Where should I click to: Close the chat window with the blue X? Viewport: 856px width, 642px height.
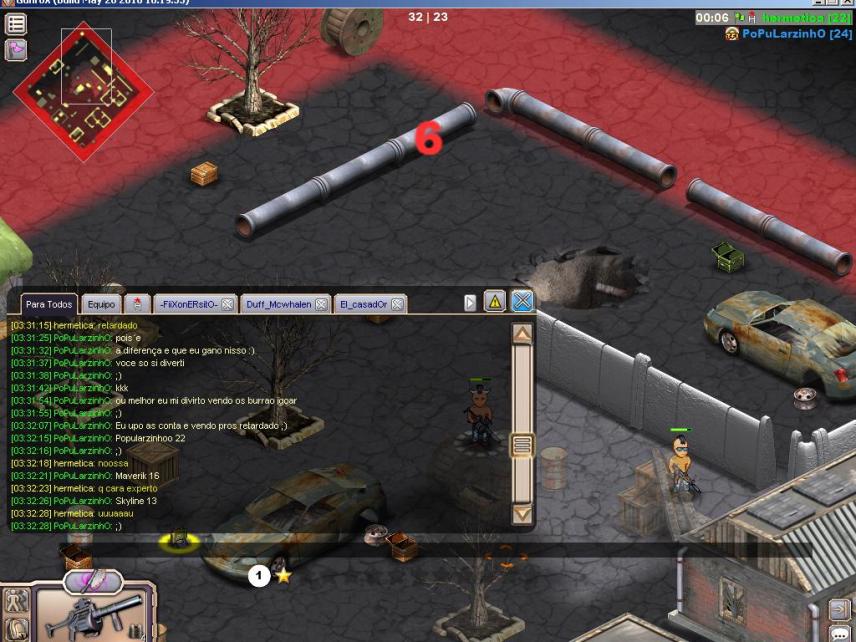pyautogui.click(x=522, y=301)
